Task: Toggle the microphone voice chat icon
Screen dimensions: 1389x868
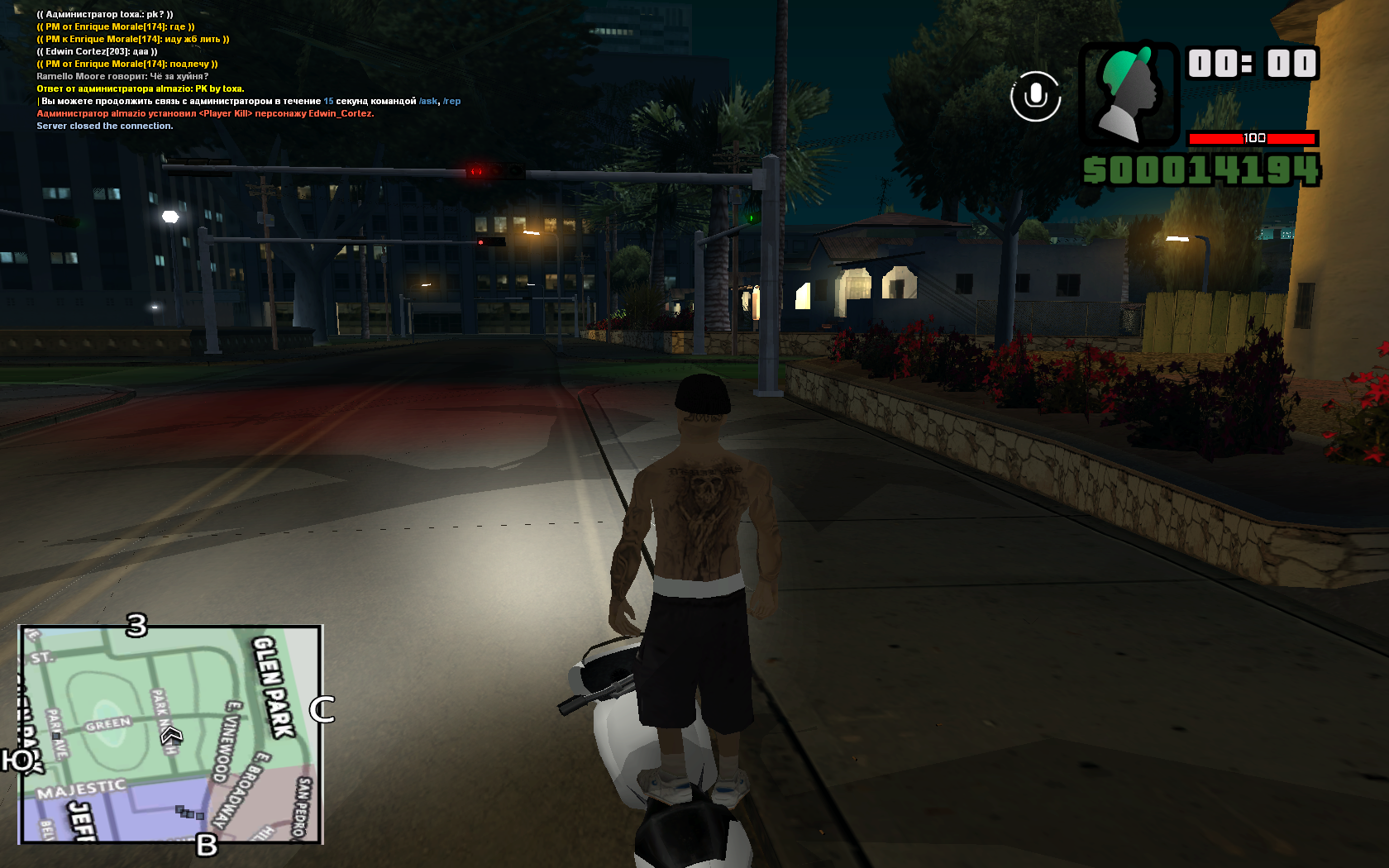Action: [x=1035, y=96]
